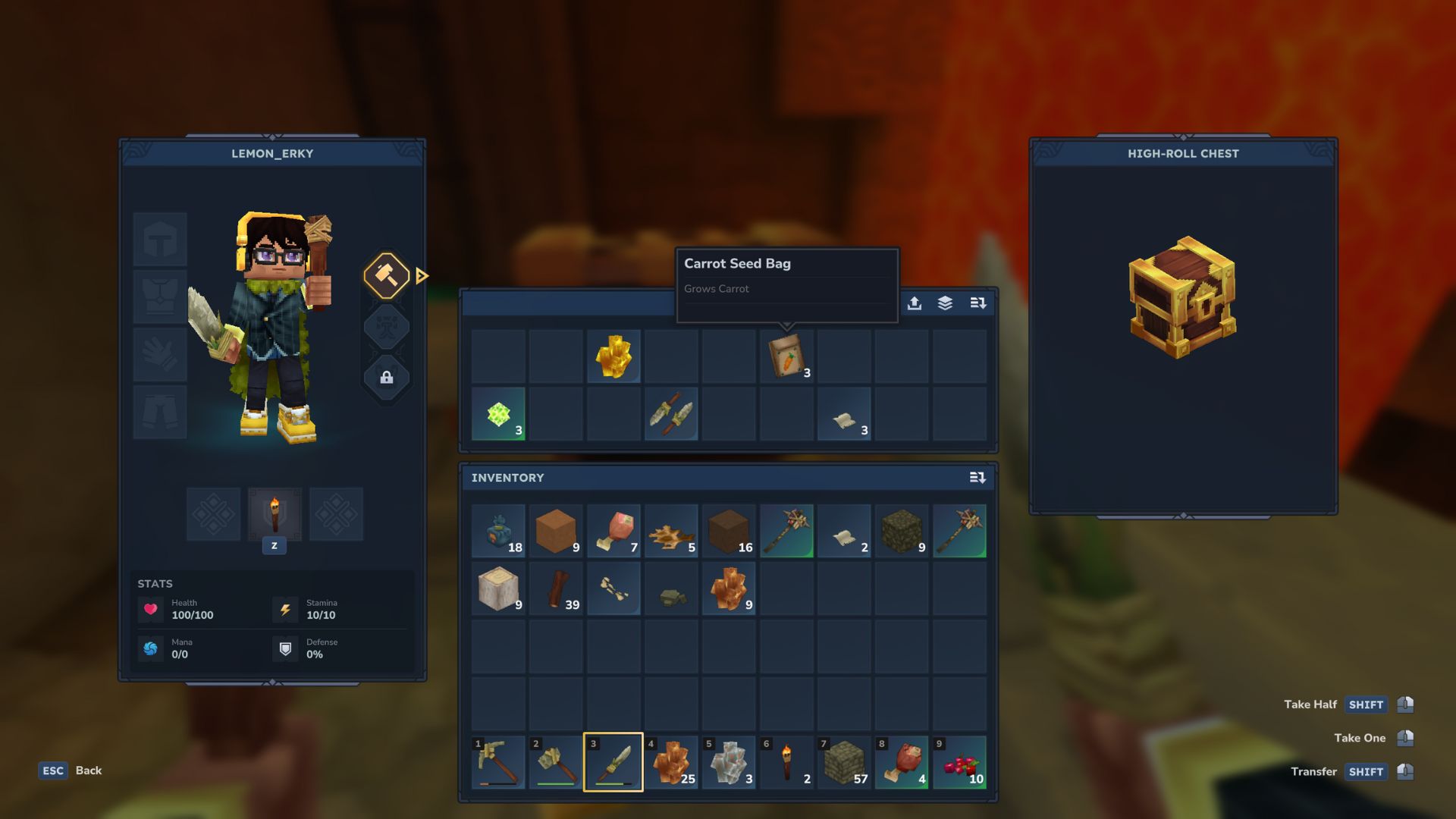Select the helmet armor slot
This screenshot has width=1456, height=819.
pyautogui.click(x=160, y=239)
